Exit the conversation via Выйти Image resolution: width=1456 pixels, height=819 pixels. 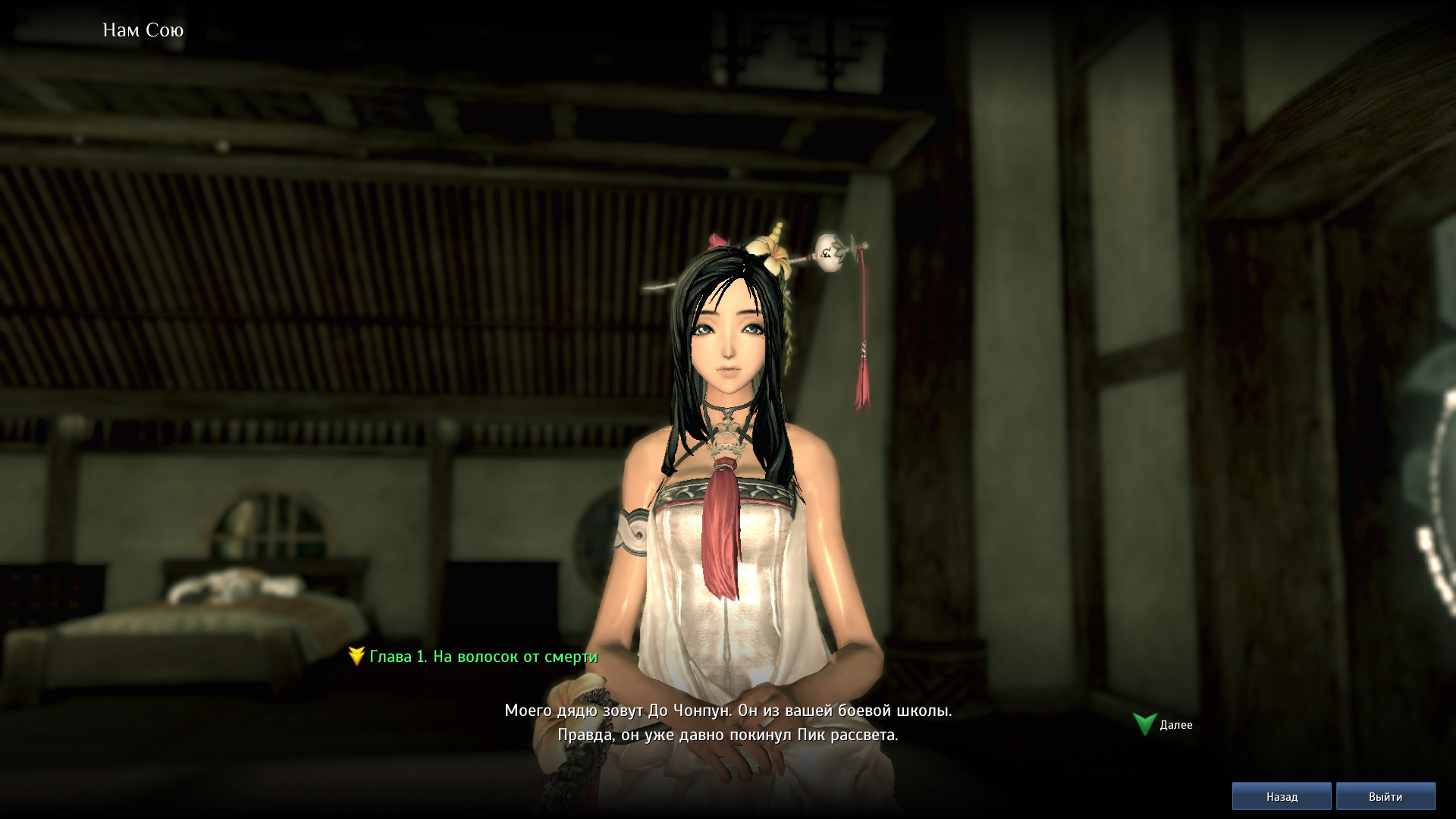tap(1385, 797)
